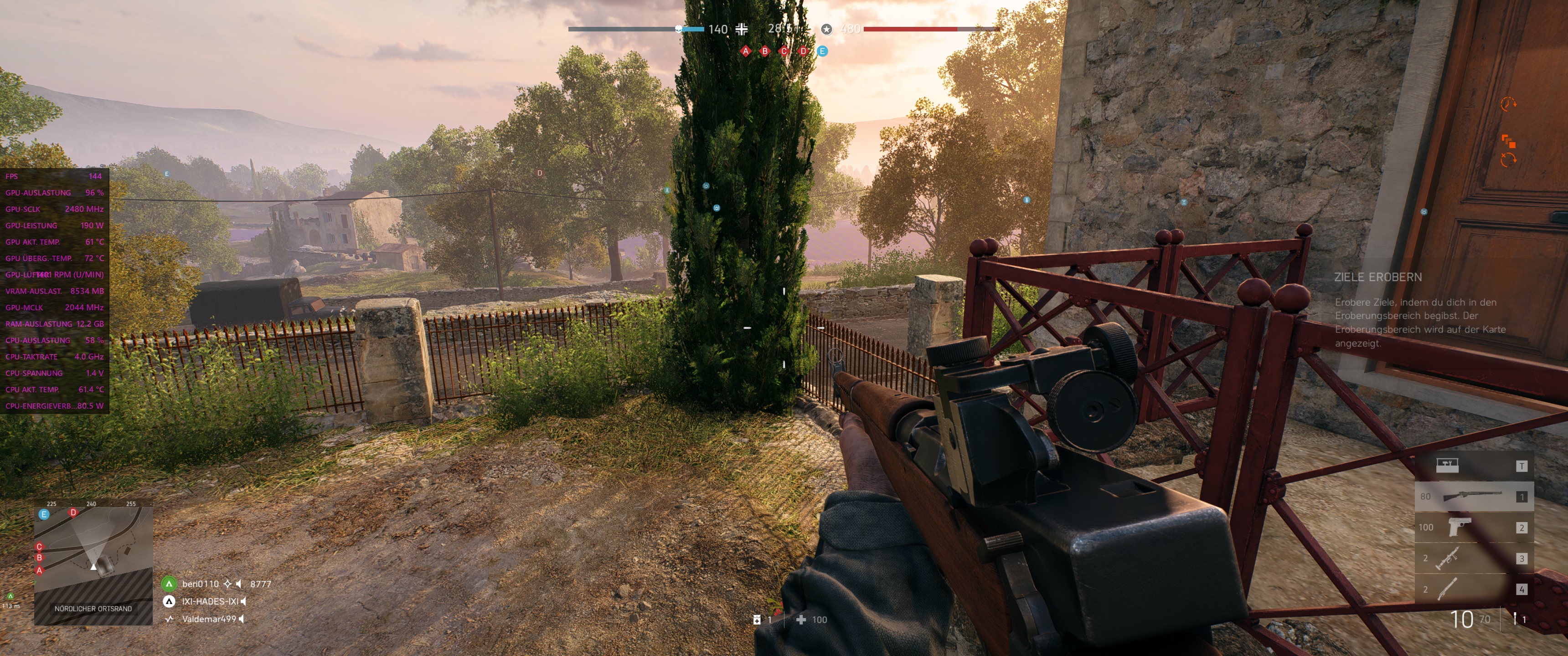Select the blue objective E marker at top

click(823, 52)
